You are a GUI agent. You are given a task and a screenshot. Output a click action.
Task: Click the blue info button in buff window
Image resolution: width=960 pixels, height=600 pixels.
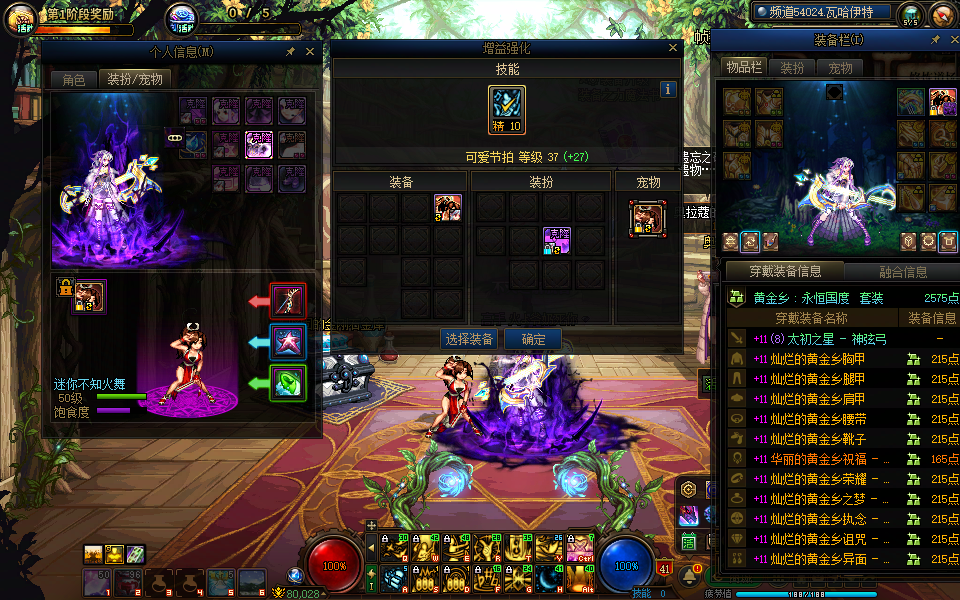(669, 89)
